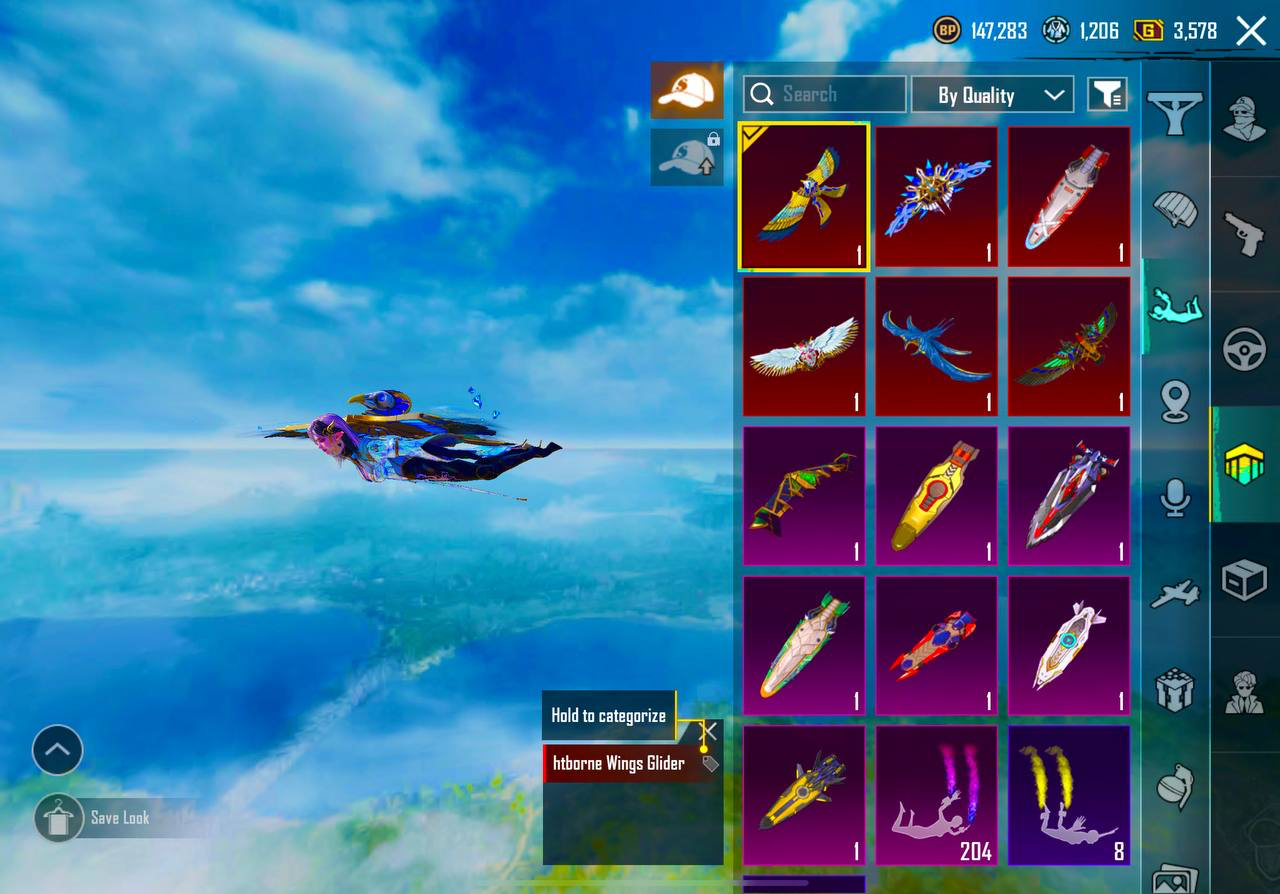Pick the yellow rocket glider
The image size is (1280, 894).
(x=936, y=496)
